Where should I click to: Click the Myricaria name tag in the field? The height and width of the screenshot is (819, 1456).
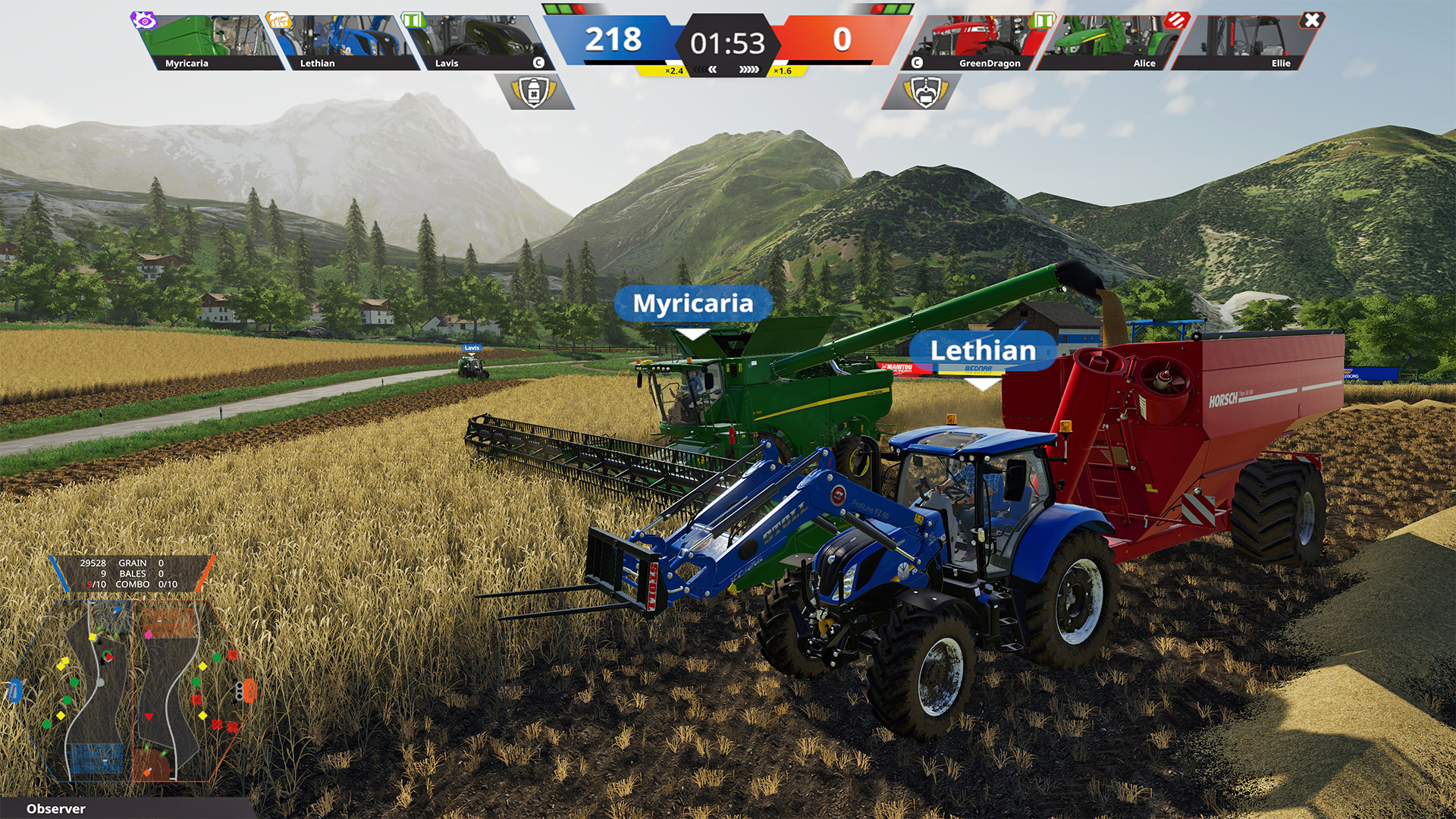pos(692,304)
